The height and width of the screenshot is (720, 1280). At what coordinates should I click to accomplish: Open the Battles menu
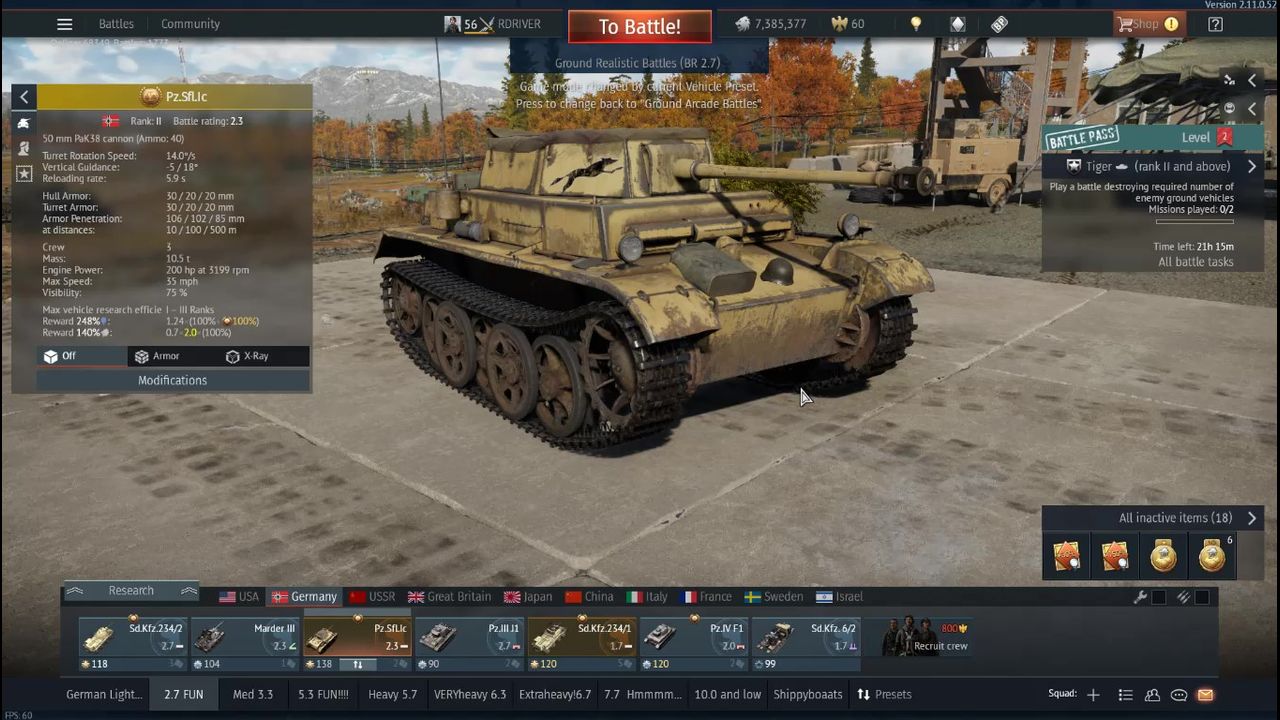(x=116, y=24)
